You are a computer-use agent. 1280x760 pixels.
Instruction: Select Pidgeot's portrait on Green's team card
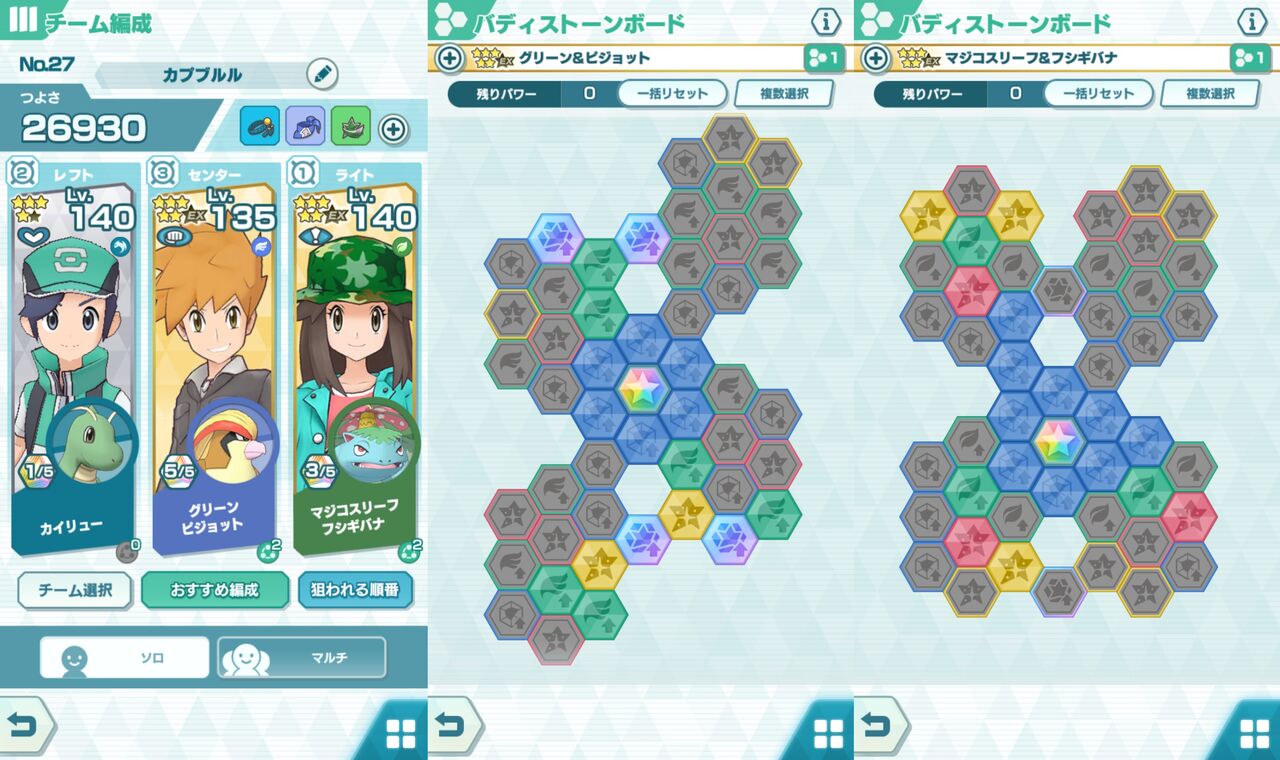coord(234,447)
